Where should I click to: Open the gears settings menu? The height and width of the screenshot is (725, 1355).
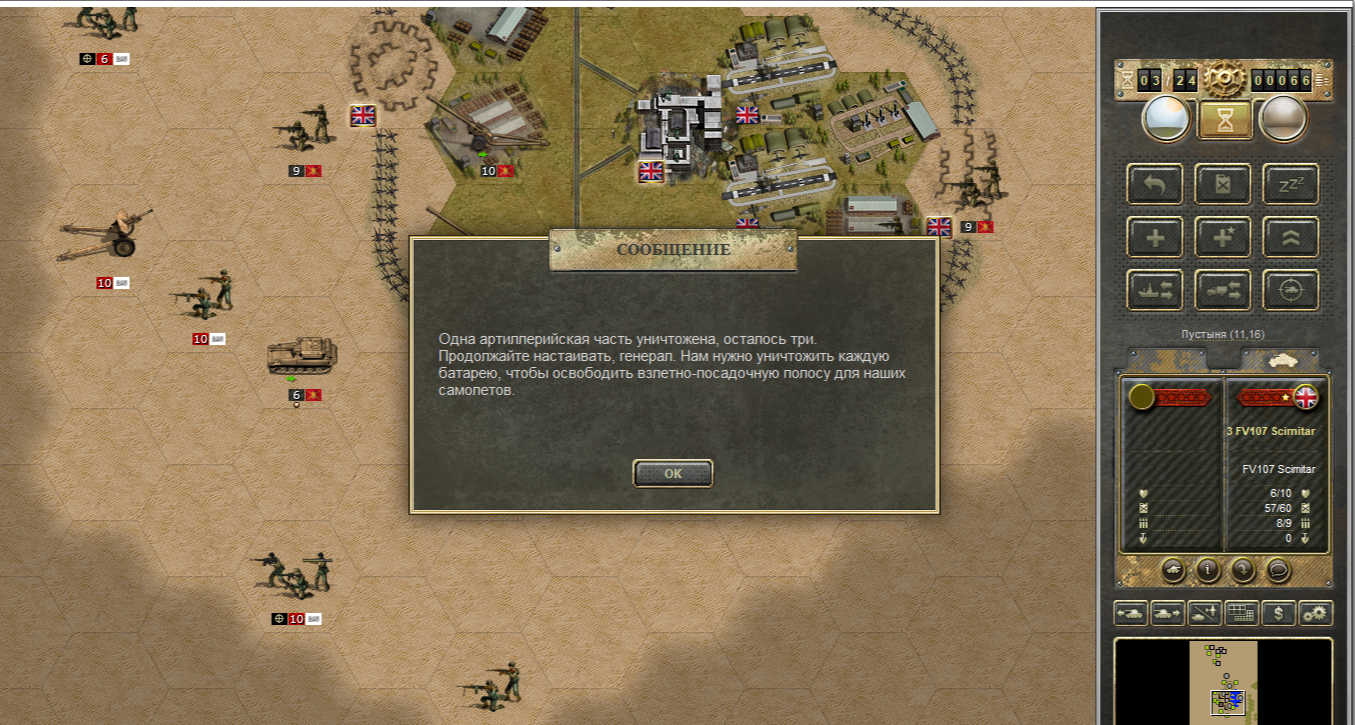(x=1315, y=613)
